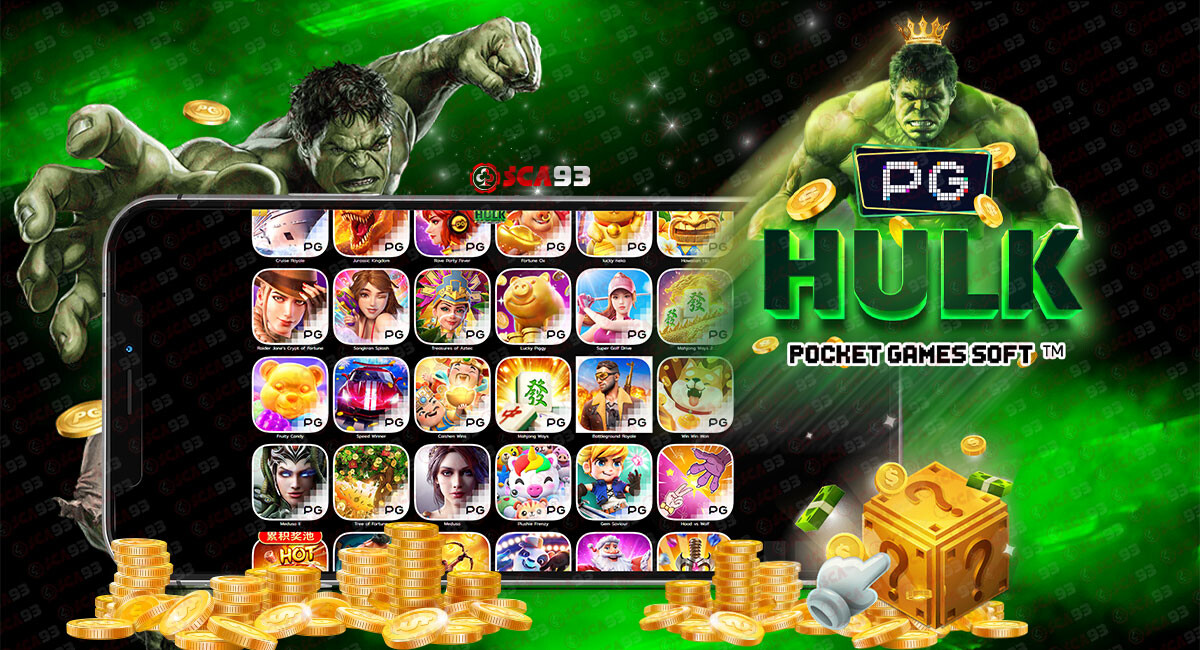Open the Medusa II game tile
Image resolution: width=1200 pixels, height=650 pixels.
point(290,481)
